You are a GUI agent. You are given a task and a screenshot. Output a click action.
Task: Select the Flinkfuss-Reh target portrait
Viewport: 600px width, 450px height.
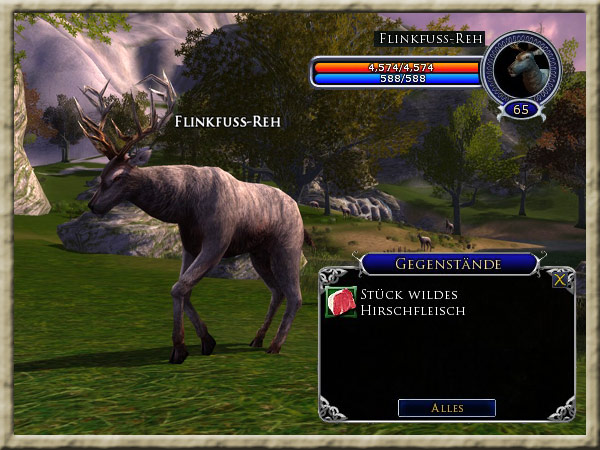click(520, 66)
